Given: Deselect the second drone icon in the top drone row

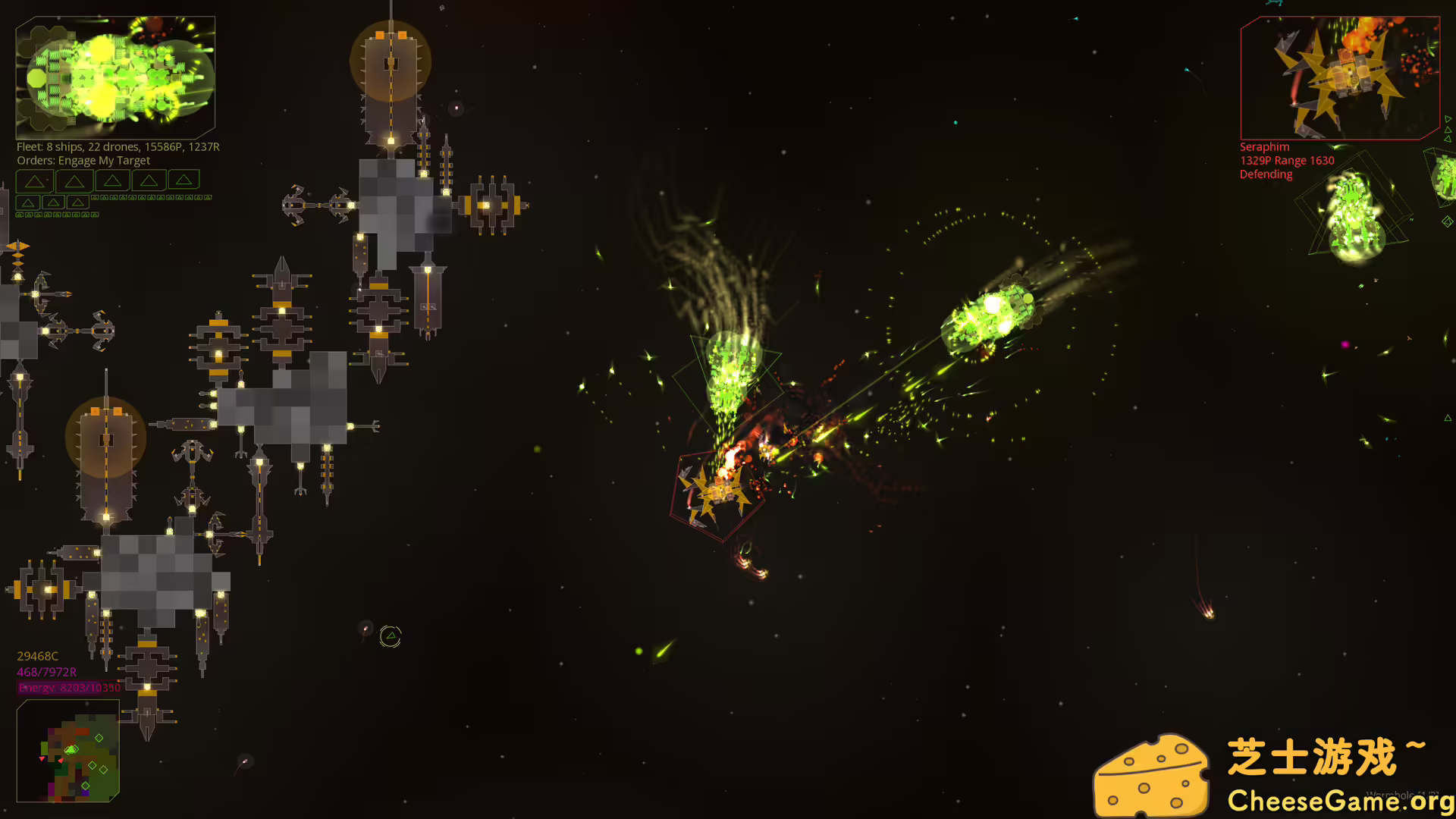Looking at the screenshot, I should click(x=104, y=197).
